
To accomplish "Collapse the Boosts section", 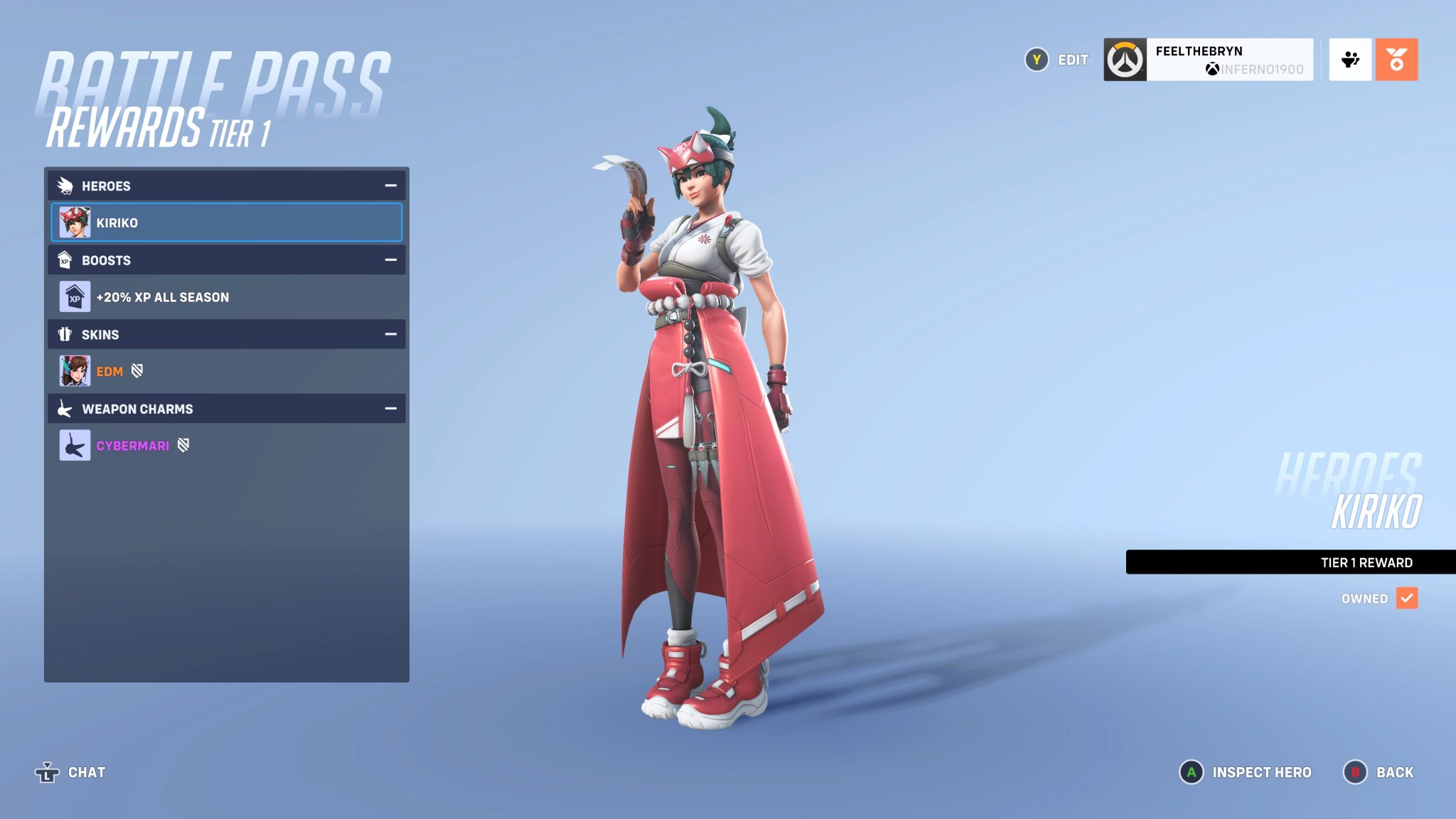I will (x=390, y=260).
